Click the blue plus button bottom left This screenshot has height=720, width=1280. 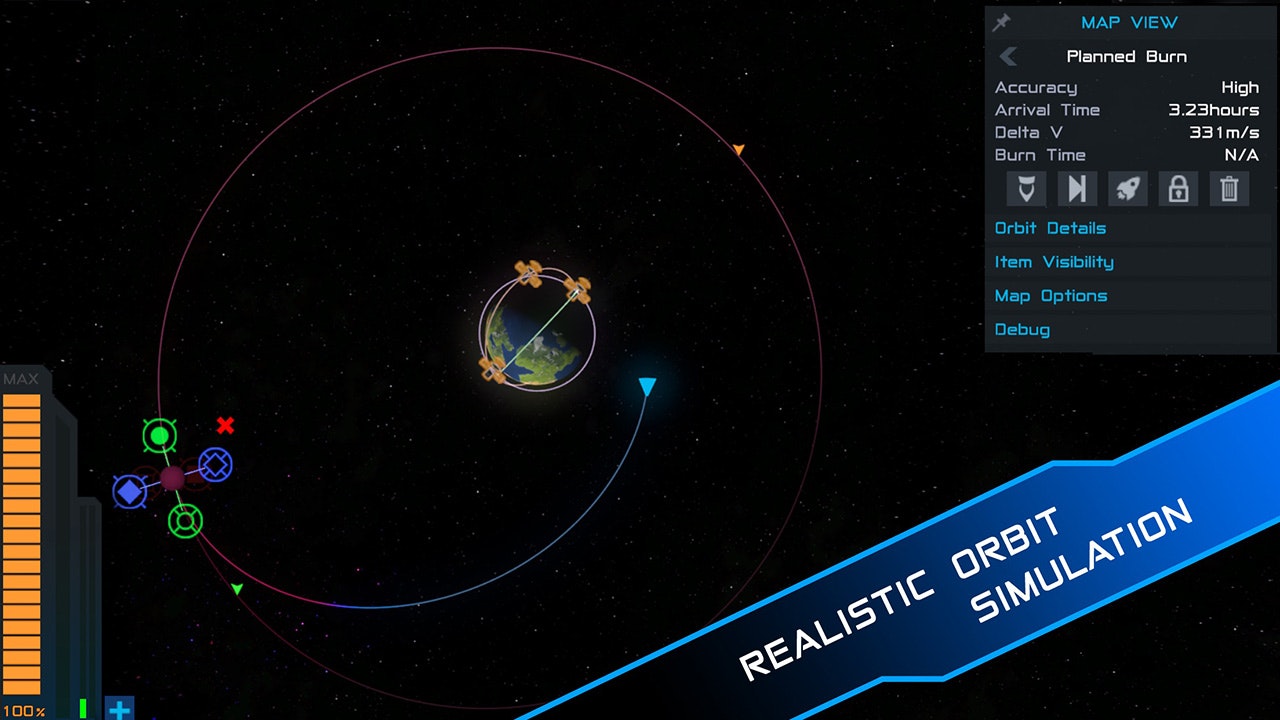(119, 709)
